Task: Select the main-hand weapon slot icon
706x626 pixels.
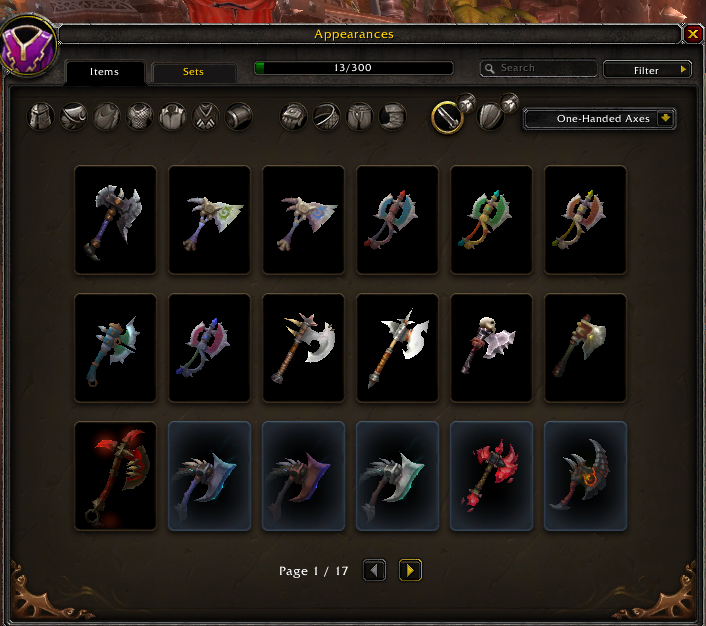Action: click(x=446, y=117)
